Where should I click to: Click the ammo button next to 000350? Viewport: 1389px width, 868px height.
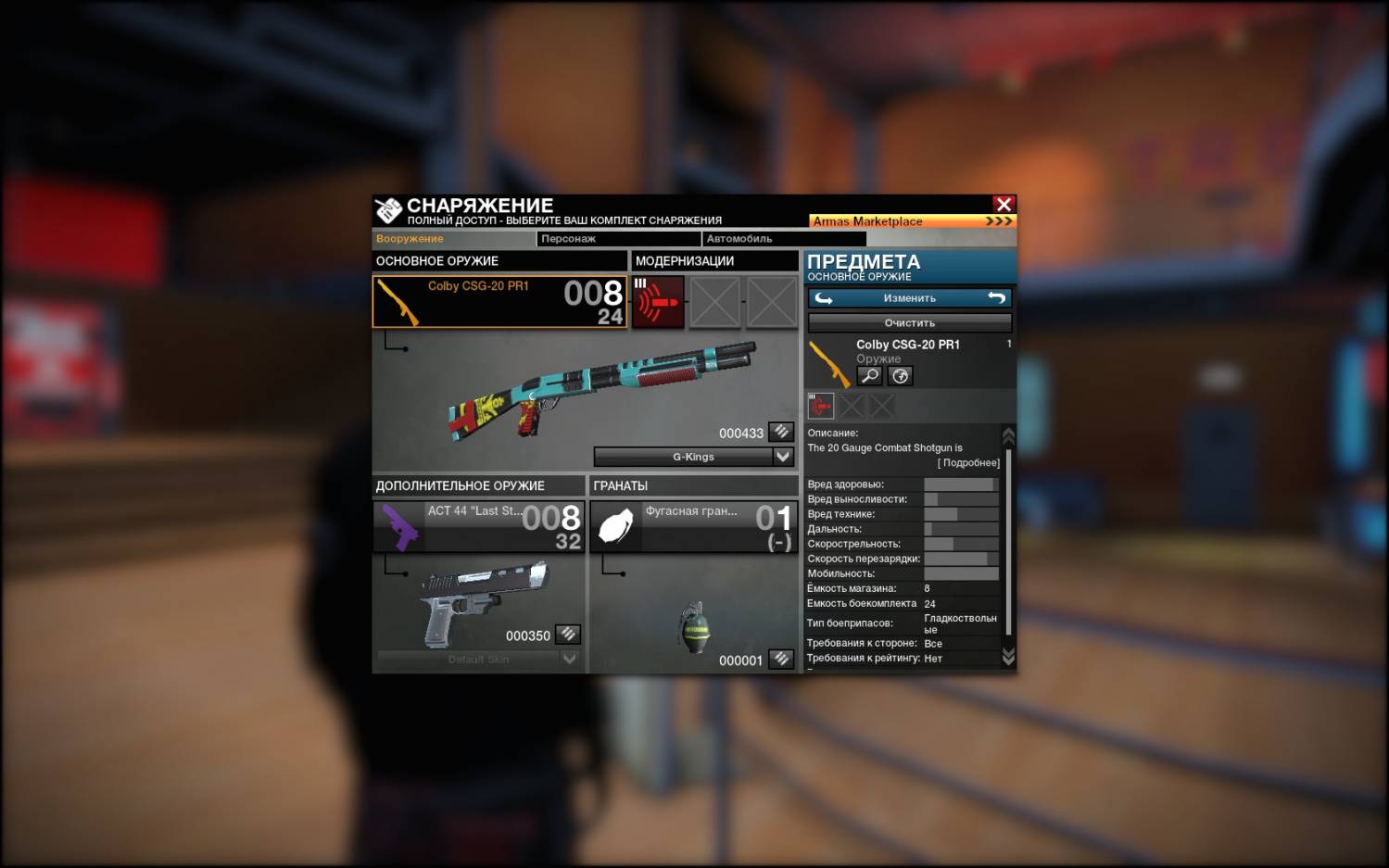click(568, 635)
